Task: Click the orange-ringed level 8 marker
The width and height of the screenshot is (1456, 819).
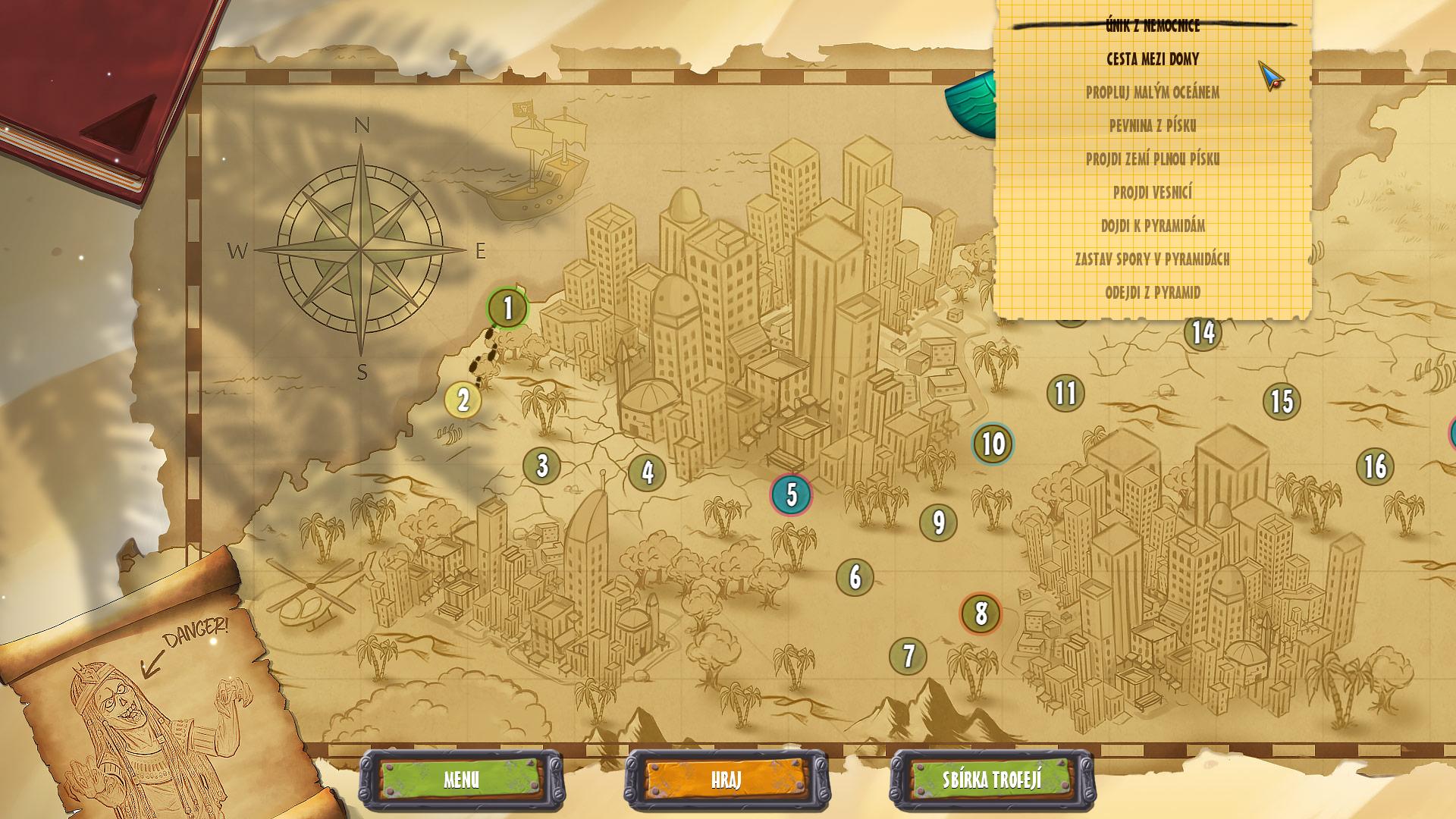Action: pyautogui.click(x=981, y=613)
